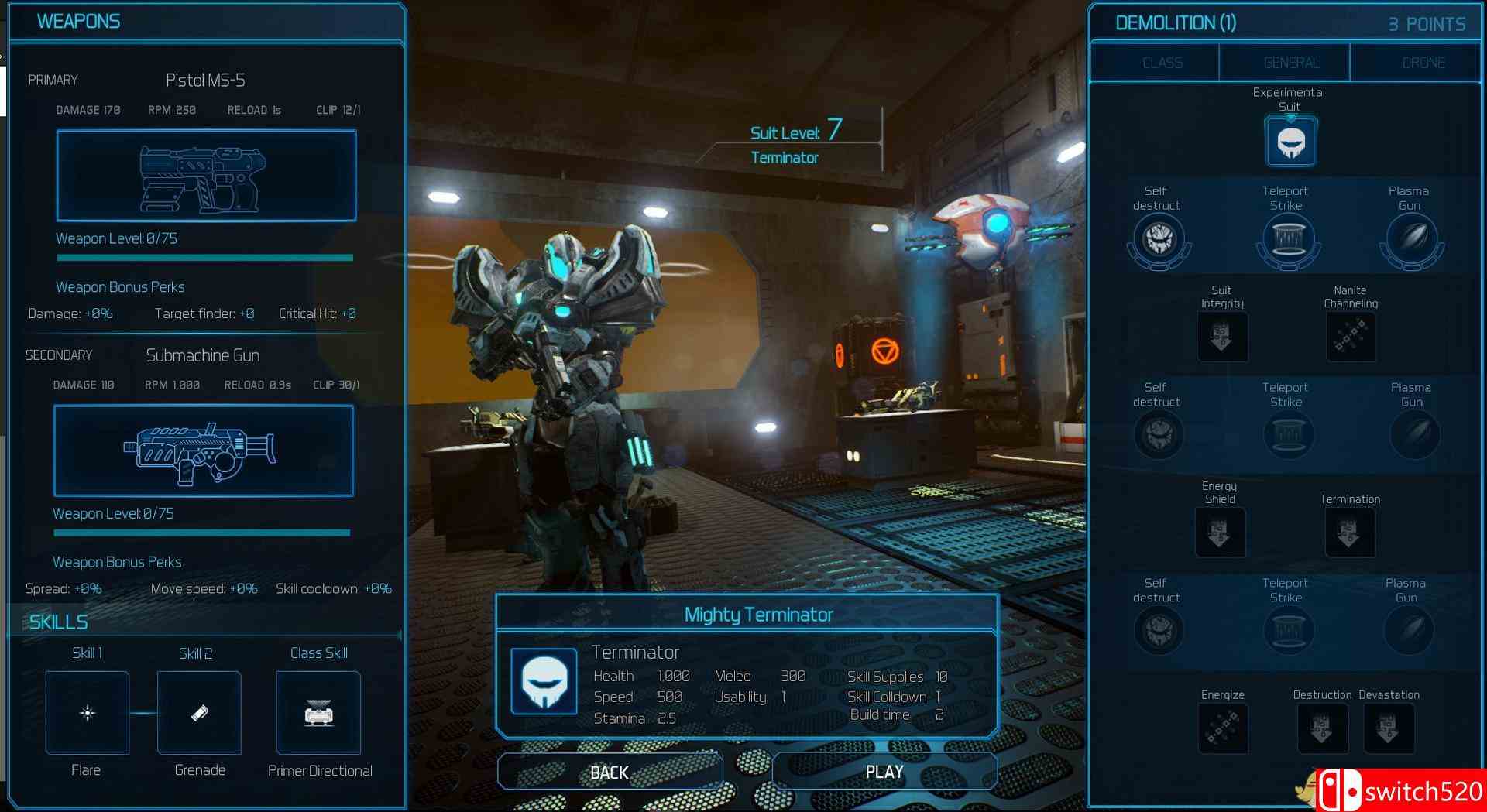Click the PLAY button

[x=884, y=772]
